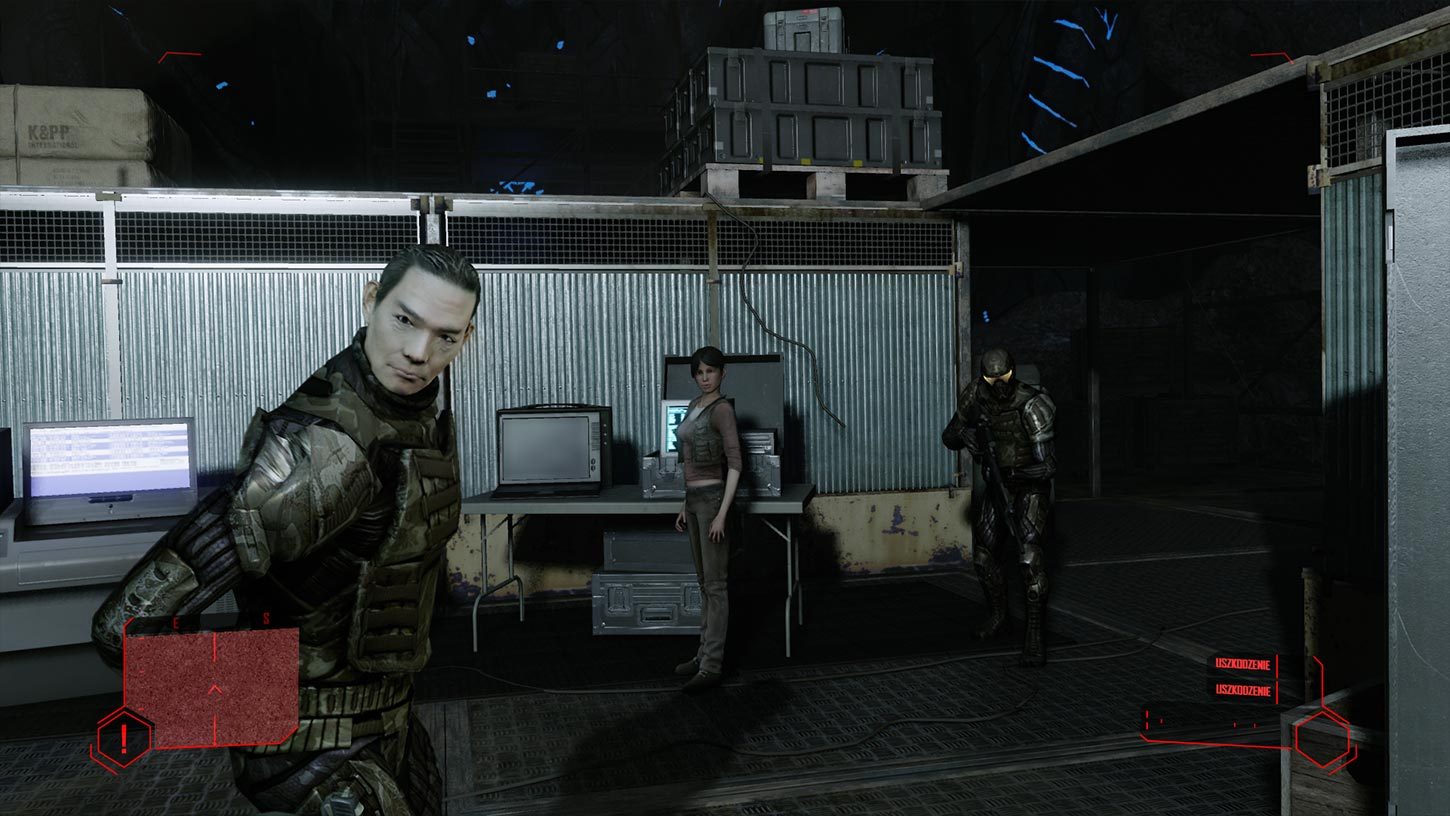
Task: Click the E compass heading marker
Action: [174, 621]
